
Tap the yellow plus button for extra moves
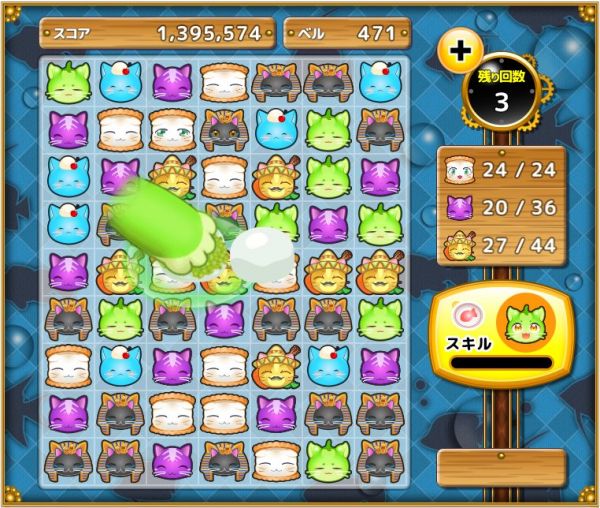click(461, 48)
